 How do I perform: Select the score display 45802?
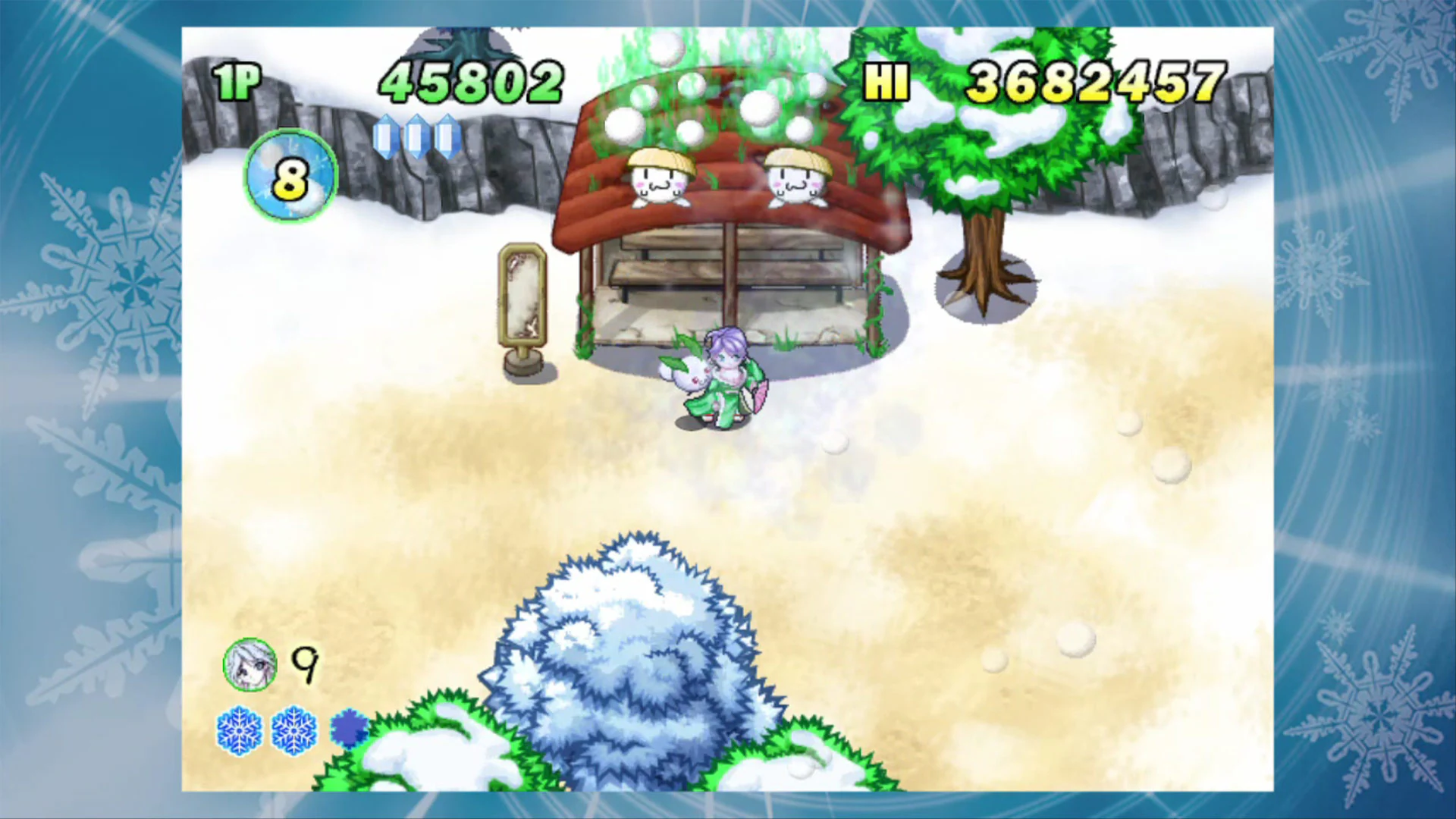pos(470,80)
